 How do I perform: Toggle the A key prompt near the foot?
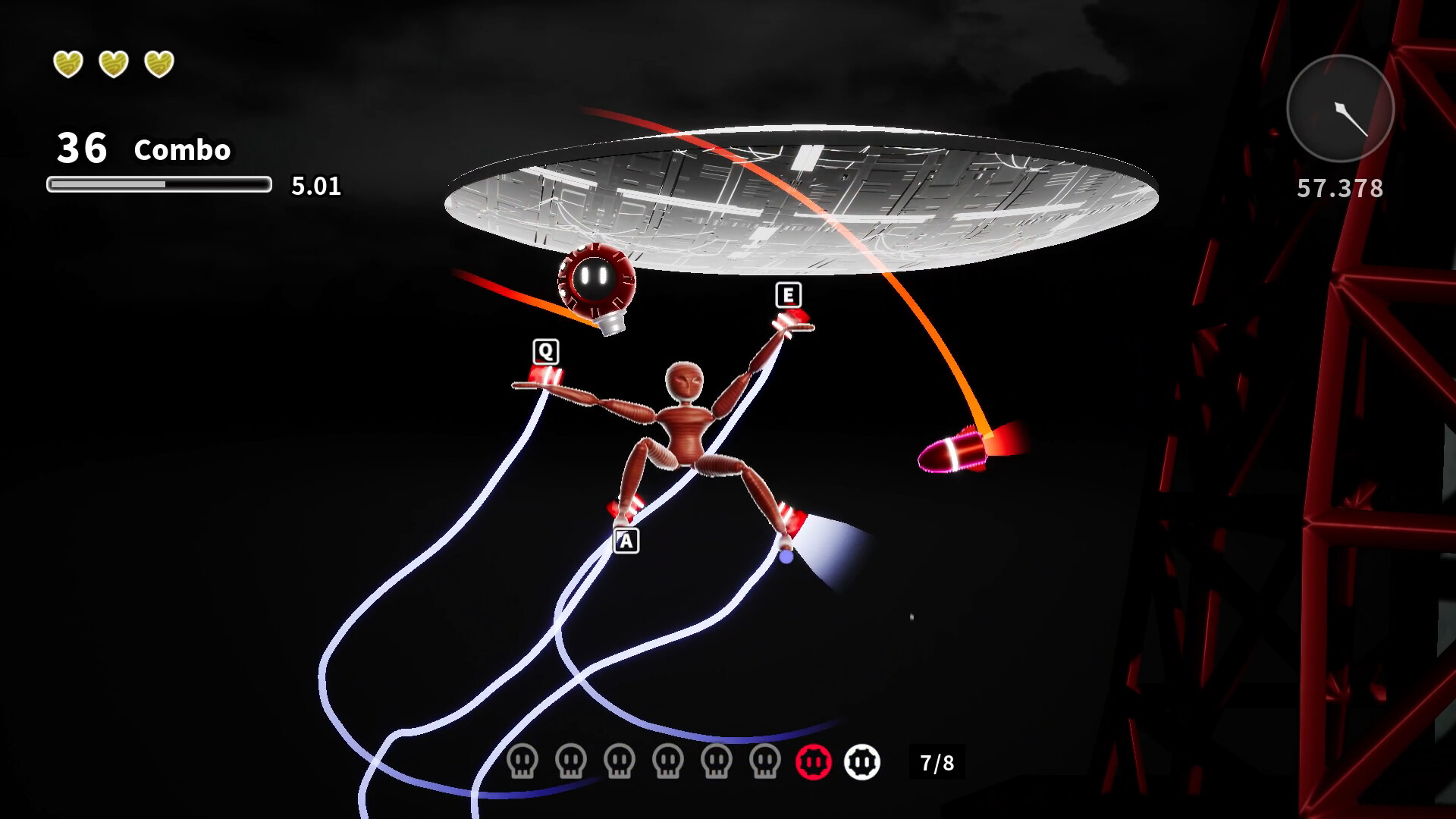626,541
